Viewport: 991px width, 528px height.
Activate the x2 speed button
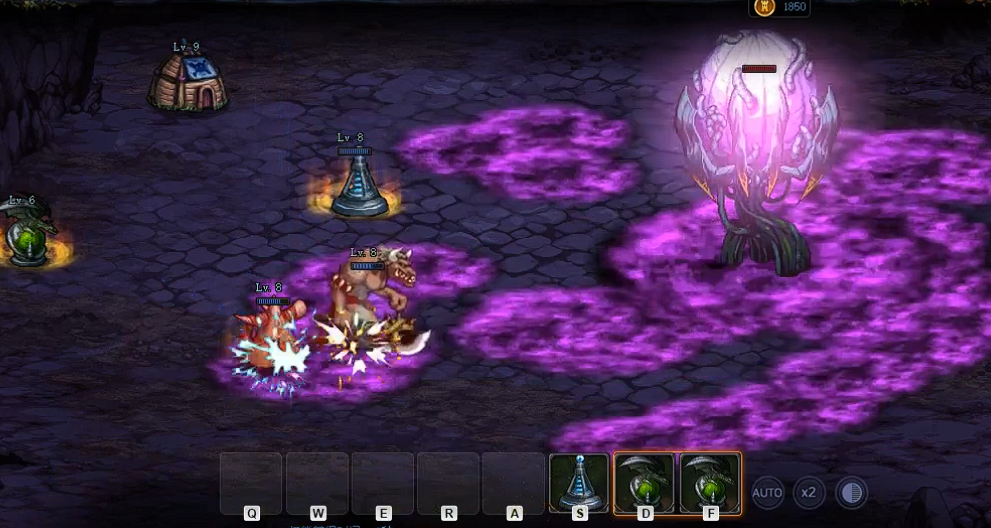tap(808, 492)
